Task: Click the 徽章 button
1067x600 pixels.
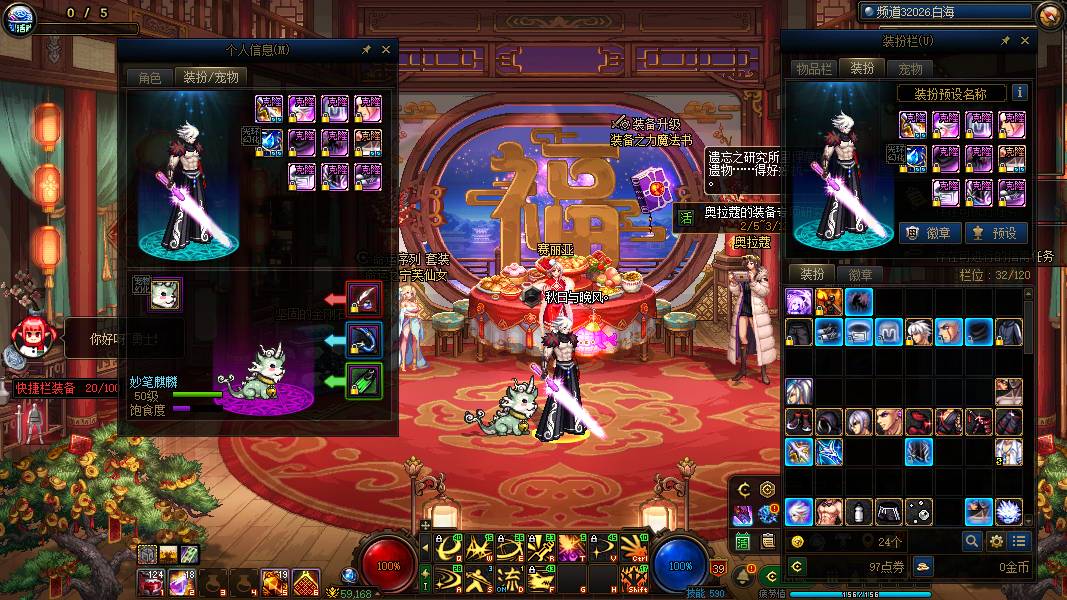Action: (929, 233)
